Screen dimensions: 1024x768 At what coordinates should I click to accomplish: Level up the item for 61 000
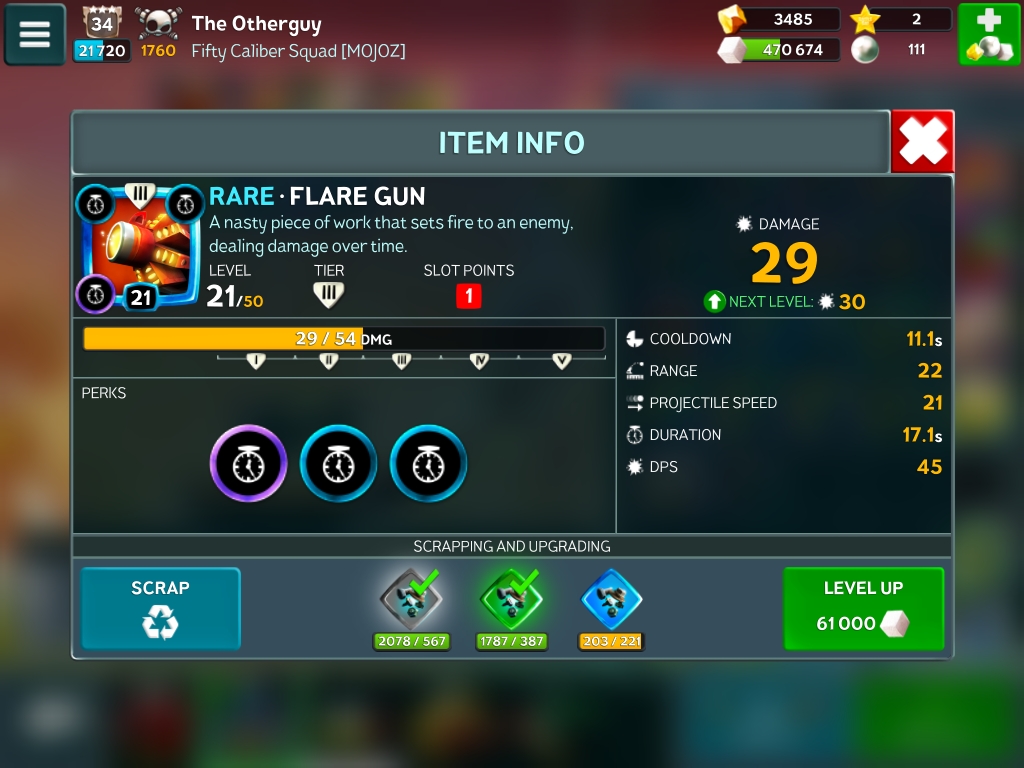863,609
